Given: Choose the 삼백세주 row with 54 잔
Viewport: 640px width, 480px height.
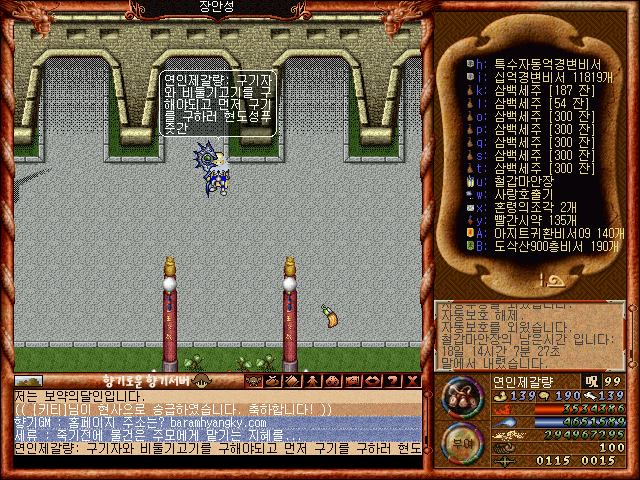Looking at the screenshot, I should point(530,102).
